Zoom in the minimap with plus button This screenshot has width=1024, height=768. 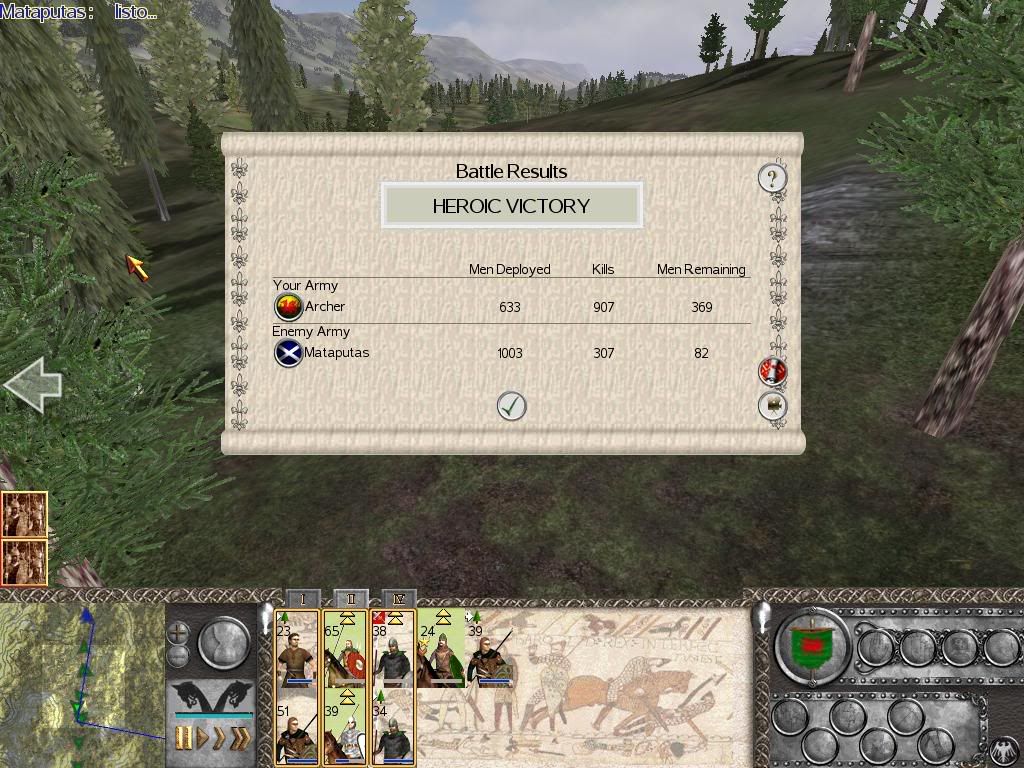click(178, 633)
